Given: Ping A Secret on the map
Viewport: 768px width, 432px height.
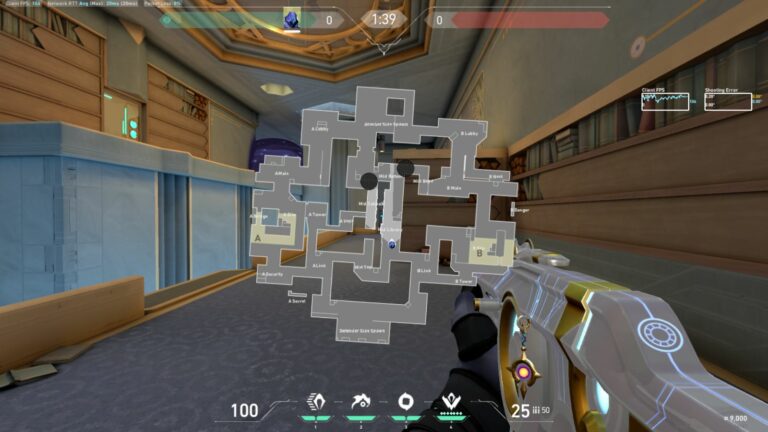Looking at the screenshot, I should coord(297,300).
